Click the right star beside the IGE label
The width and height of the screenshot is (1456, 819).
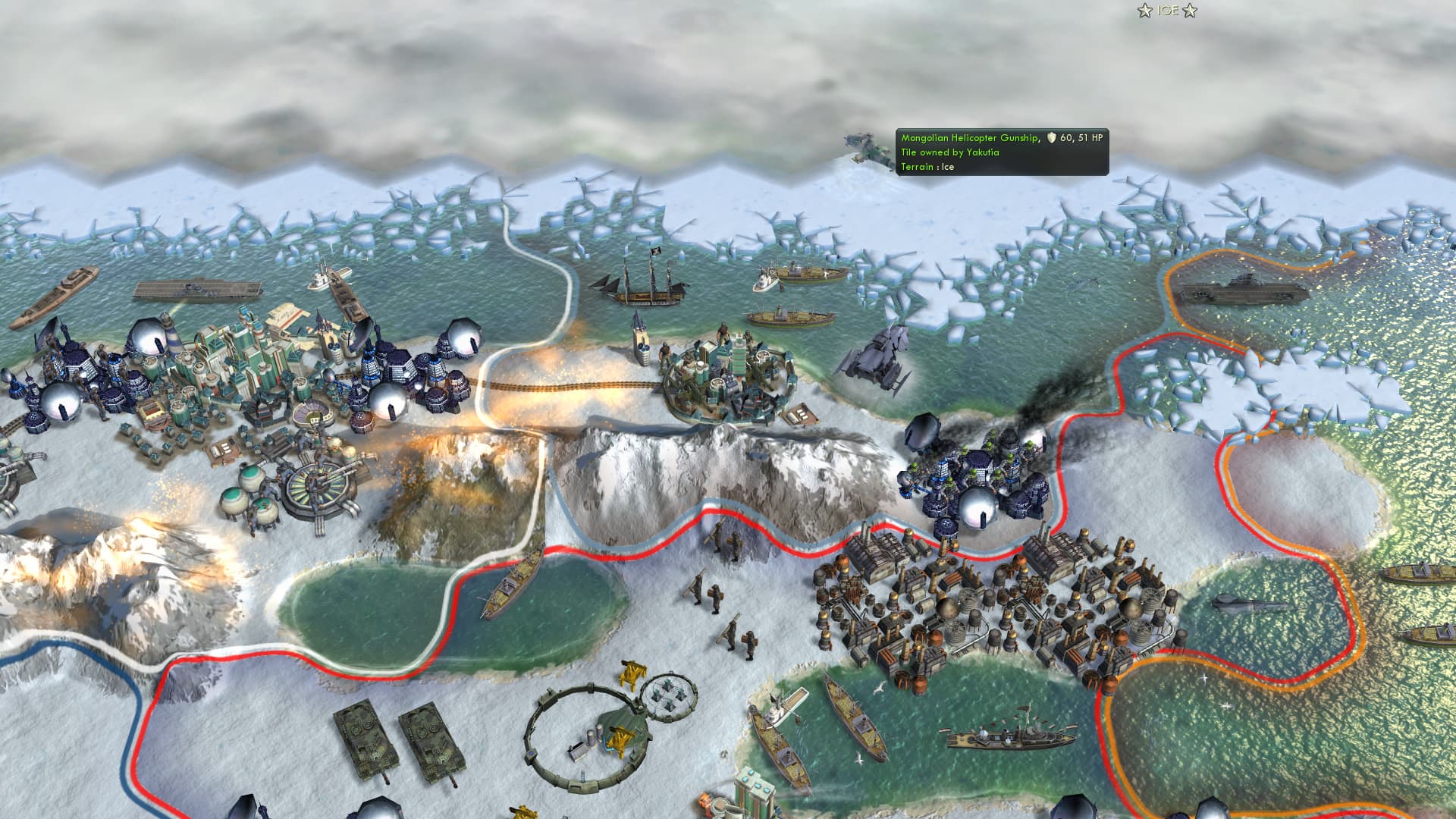tap(1192, 11)
